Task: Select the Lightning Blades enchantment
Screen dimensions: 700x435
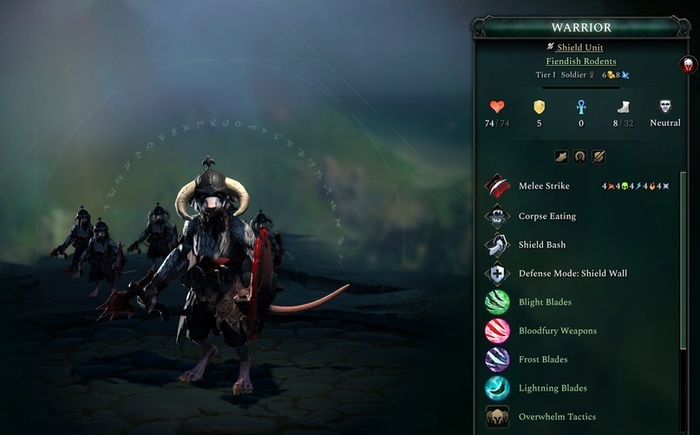Action: (x=552, y=388)
